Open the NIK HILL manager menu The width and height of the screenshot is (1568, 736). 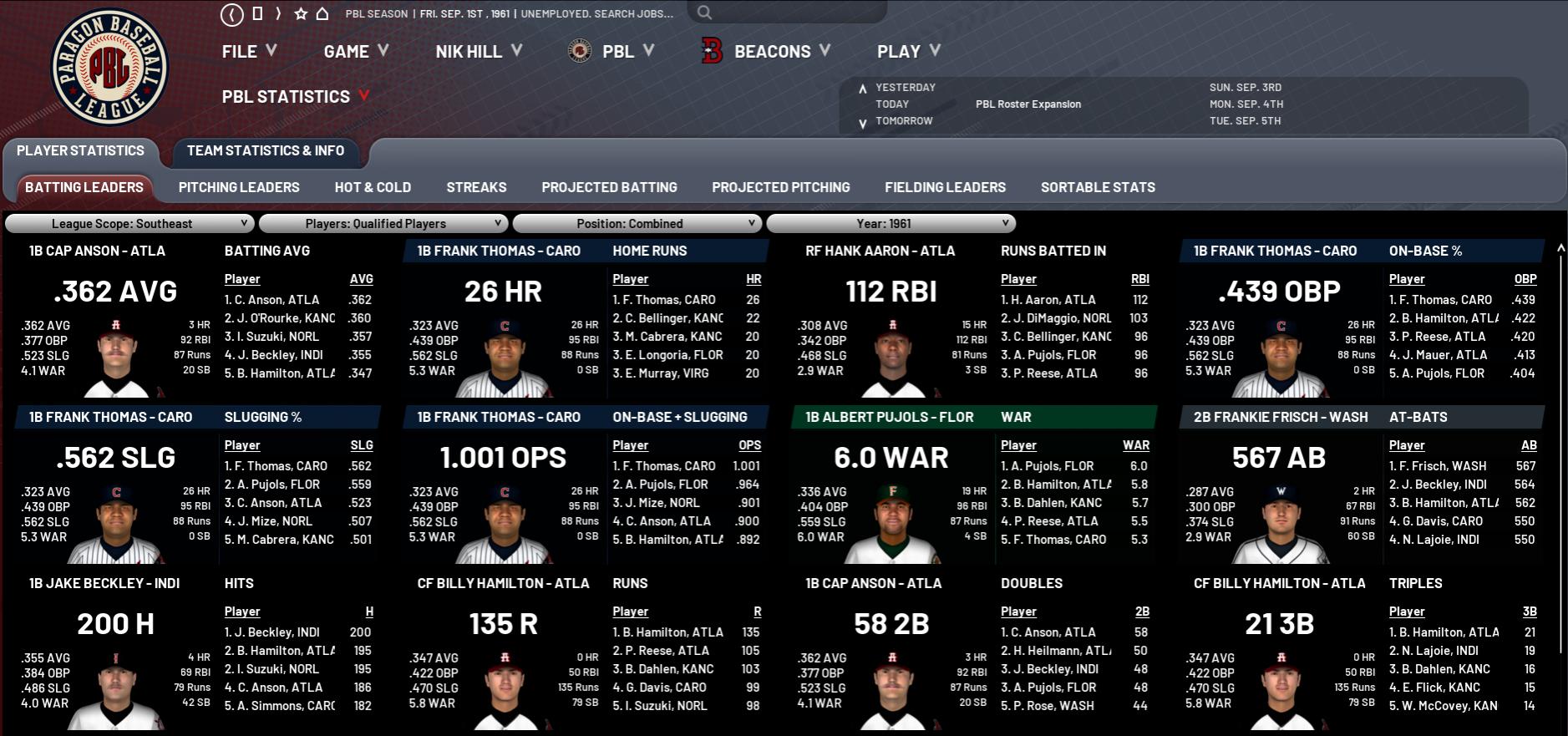pos(478,52)
